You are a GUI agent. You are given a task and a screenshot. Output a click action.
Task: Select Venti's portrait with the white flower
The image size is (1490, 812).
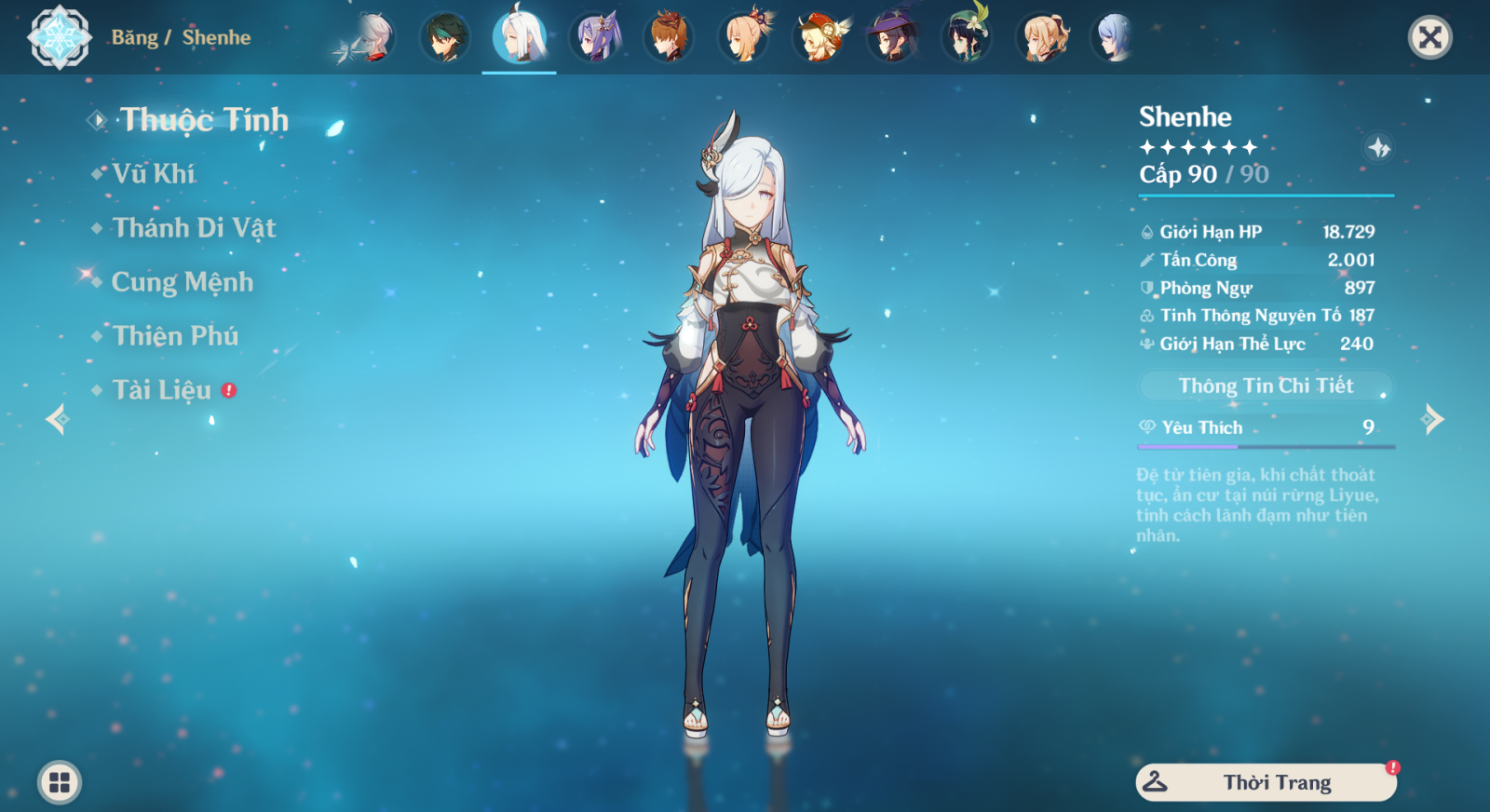(x=967, y=38)
